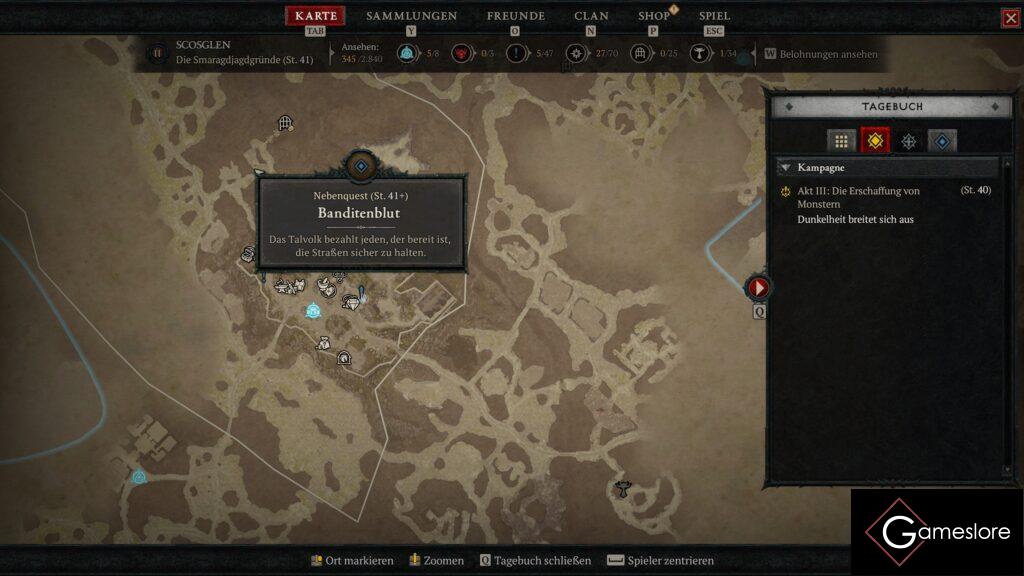The width and height of the screenshot is (1024, 576).
Task: Collapse the journal with the red arrow
Action: tap(759, 288)
